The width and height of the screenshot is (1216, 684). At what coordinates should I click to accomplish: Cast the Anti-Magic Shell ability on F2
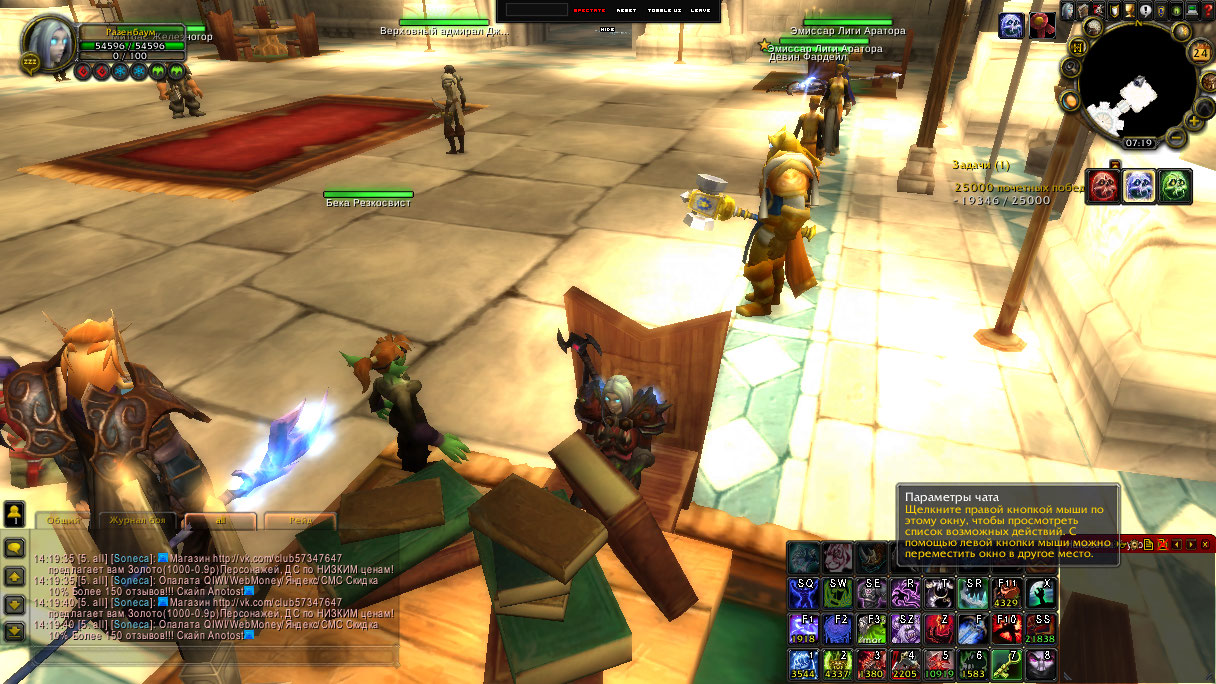(x=838, y=628)
